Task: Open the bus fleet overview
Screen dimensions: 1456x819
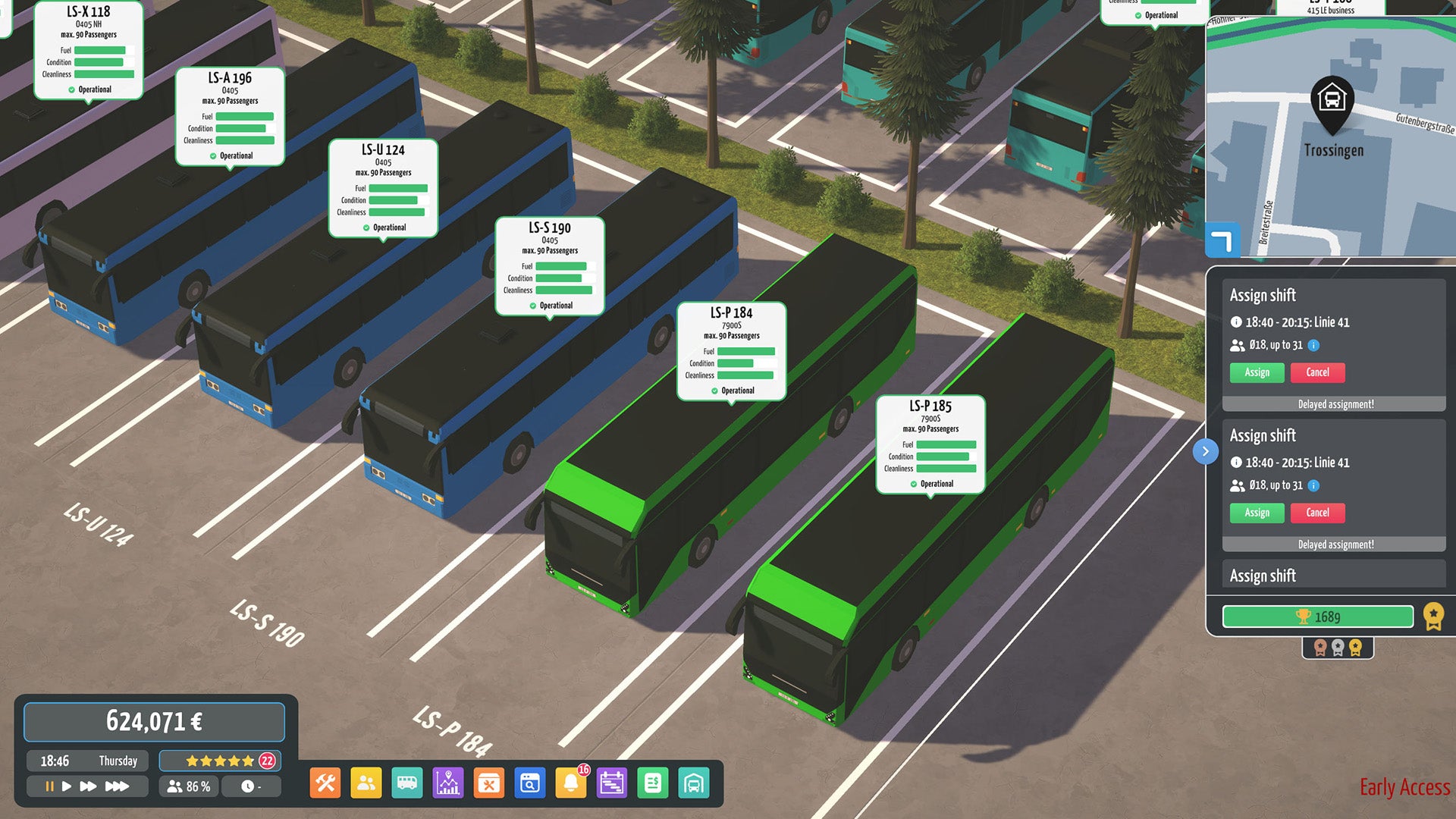Action: click(x=408, y=782)
